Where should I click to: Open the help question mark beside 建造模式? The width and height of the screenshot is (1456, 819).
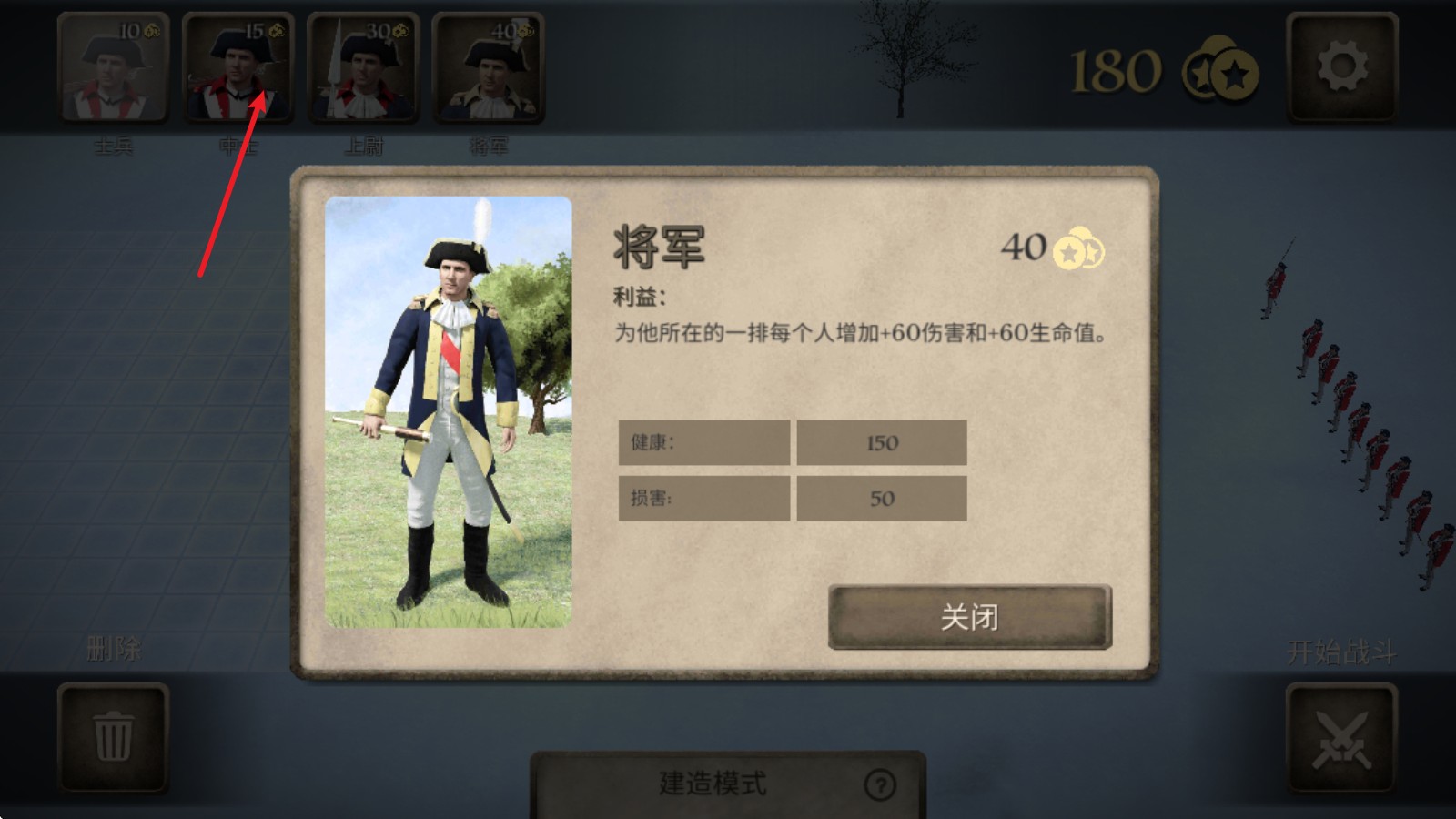coord(879,786)
